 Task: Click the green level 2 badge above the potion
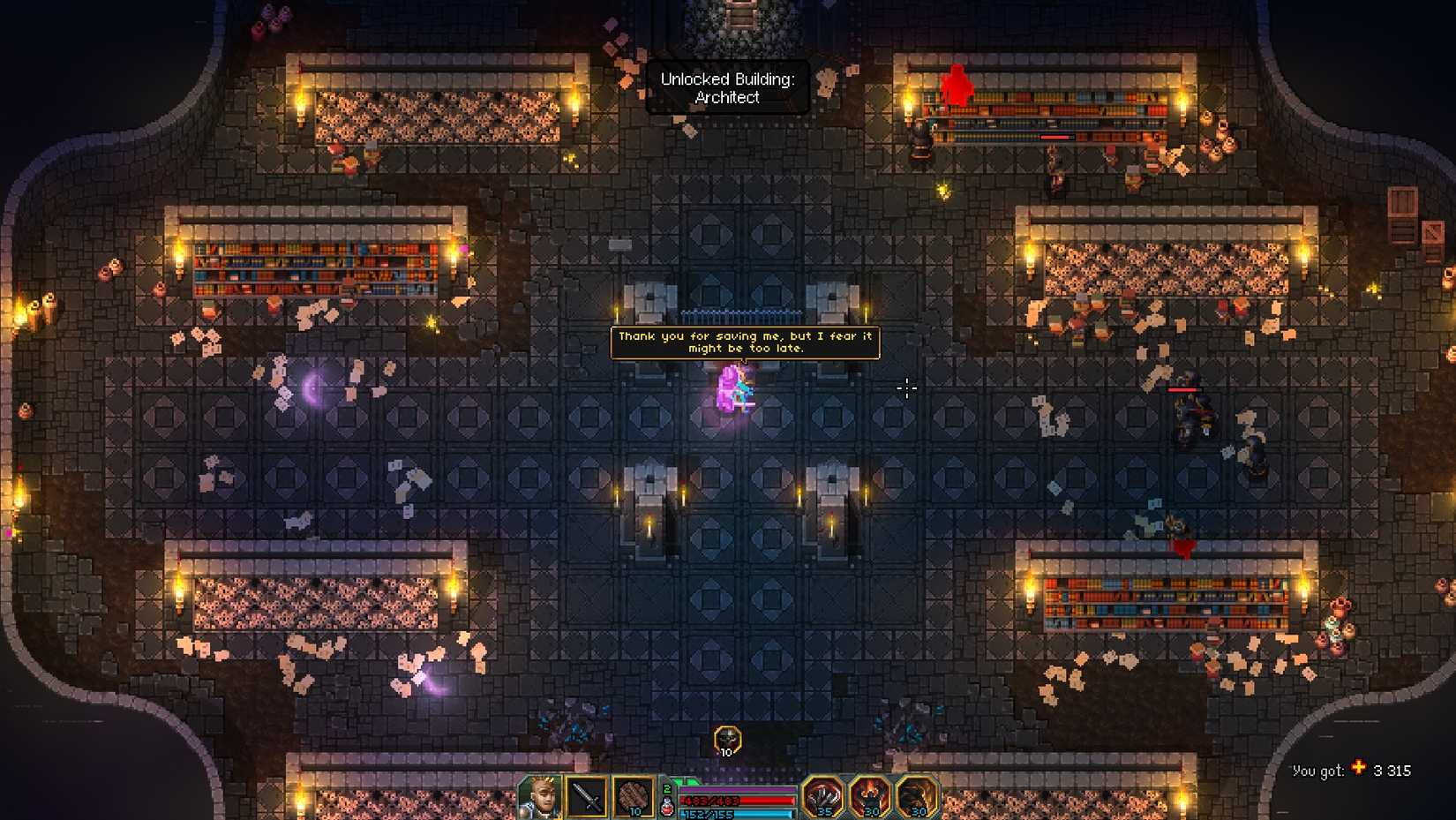point(667,787)
